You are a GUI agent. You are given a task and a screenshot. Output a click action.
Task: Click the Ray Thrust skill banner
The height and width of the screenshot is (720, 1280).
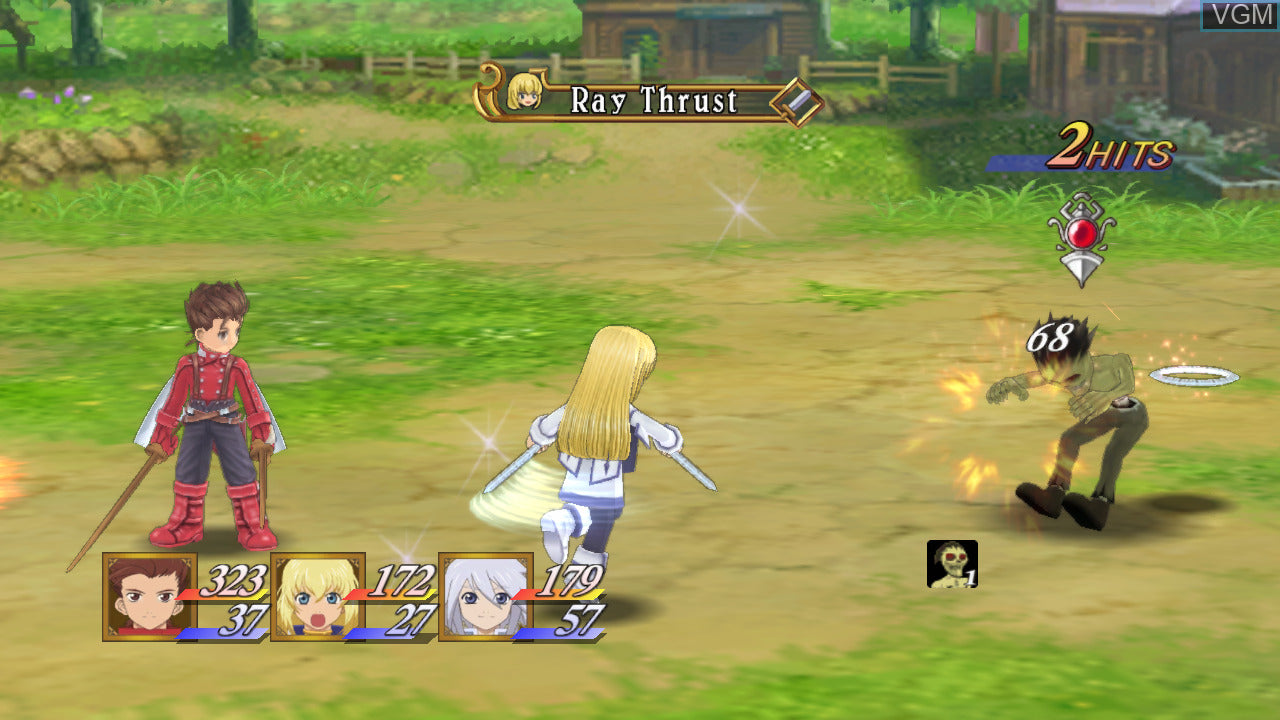click(650, 100)
